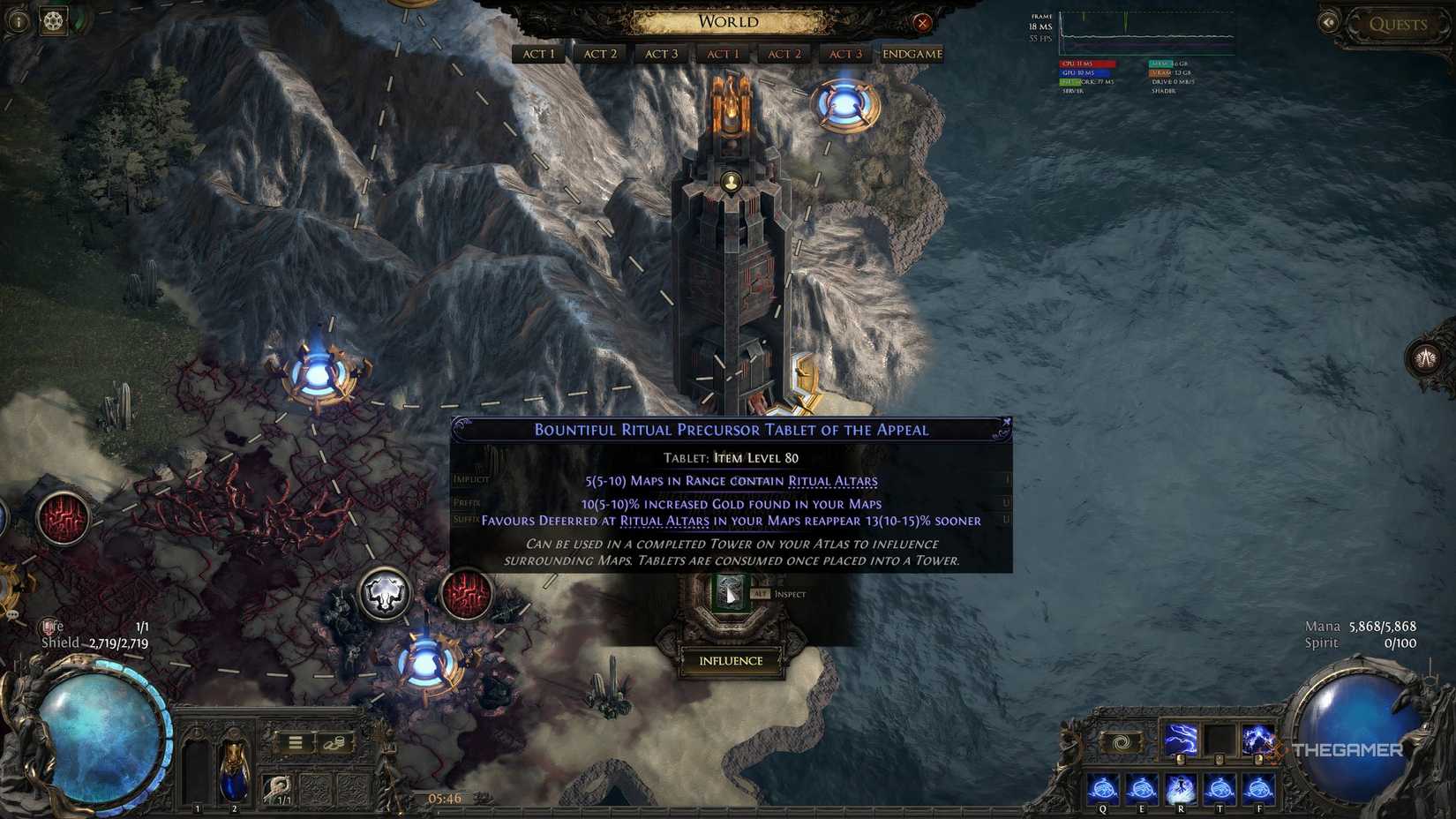Select the skill bound to F
This screenshot has height=819, width=1456.
[1258, 786]
